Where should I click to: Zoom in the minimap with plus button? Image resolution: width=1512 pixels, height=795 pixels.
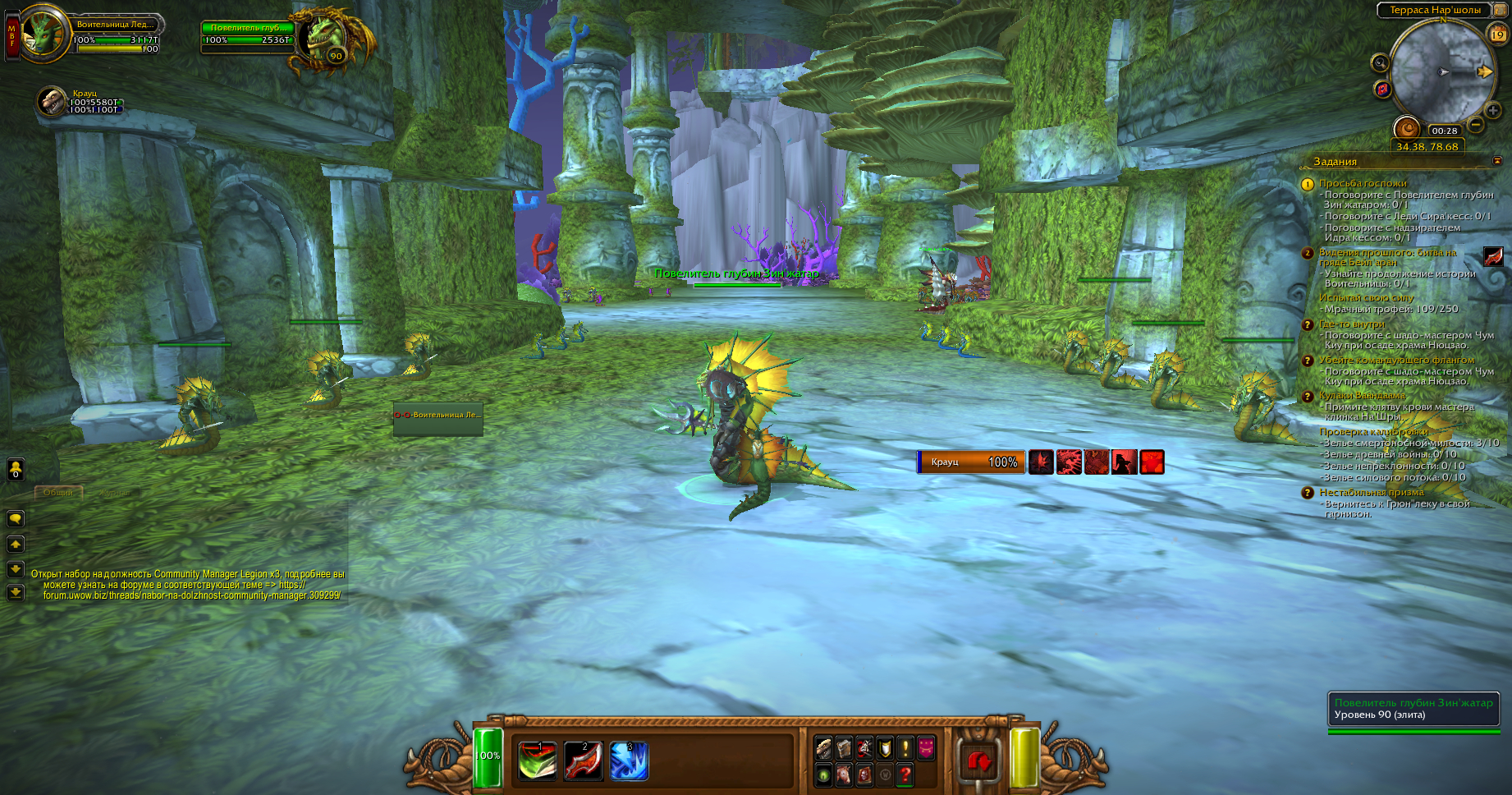tap(1493, 110)
